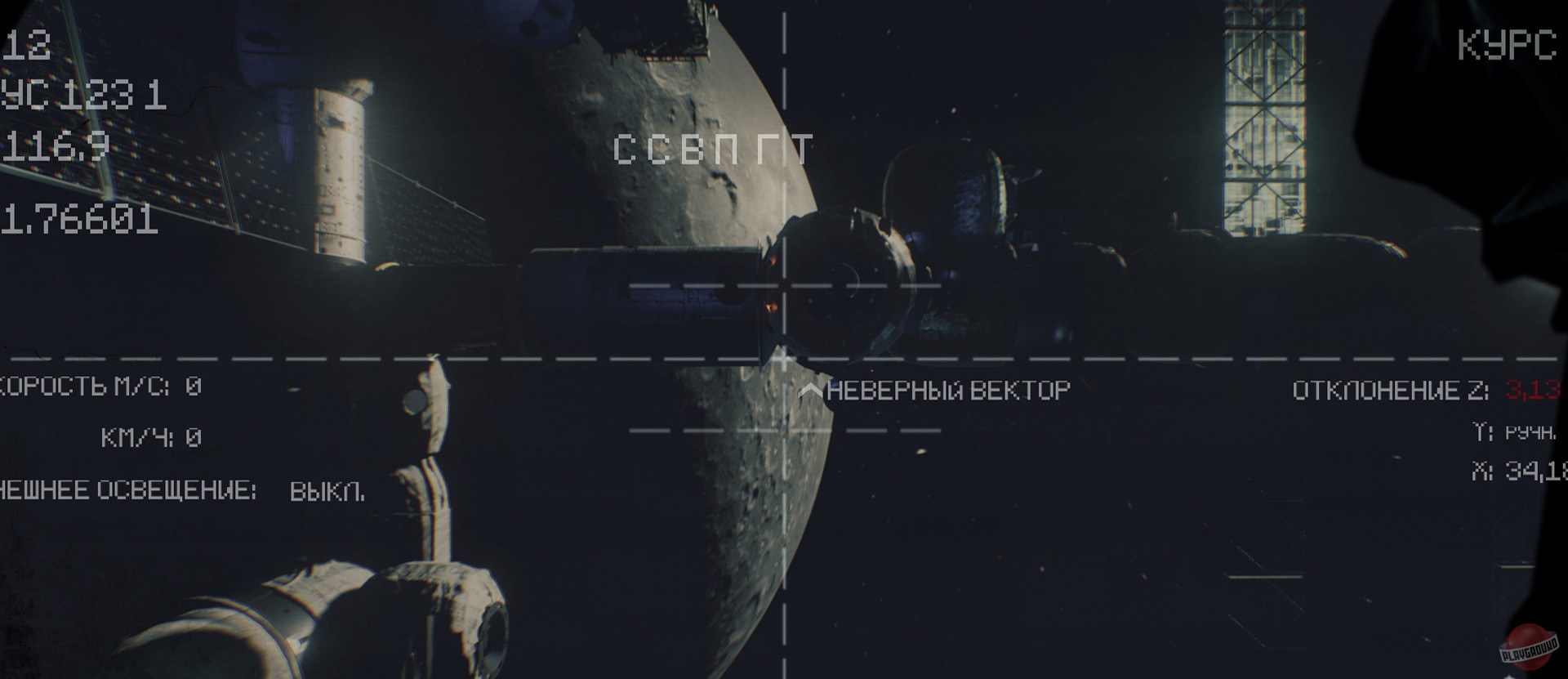Select the ССВПГТ docking mode label
Image resolution: width=1568 pixels, height=679 pixels.
pyautogui.click(x=715, y=149)
